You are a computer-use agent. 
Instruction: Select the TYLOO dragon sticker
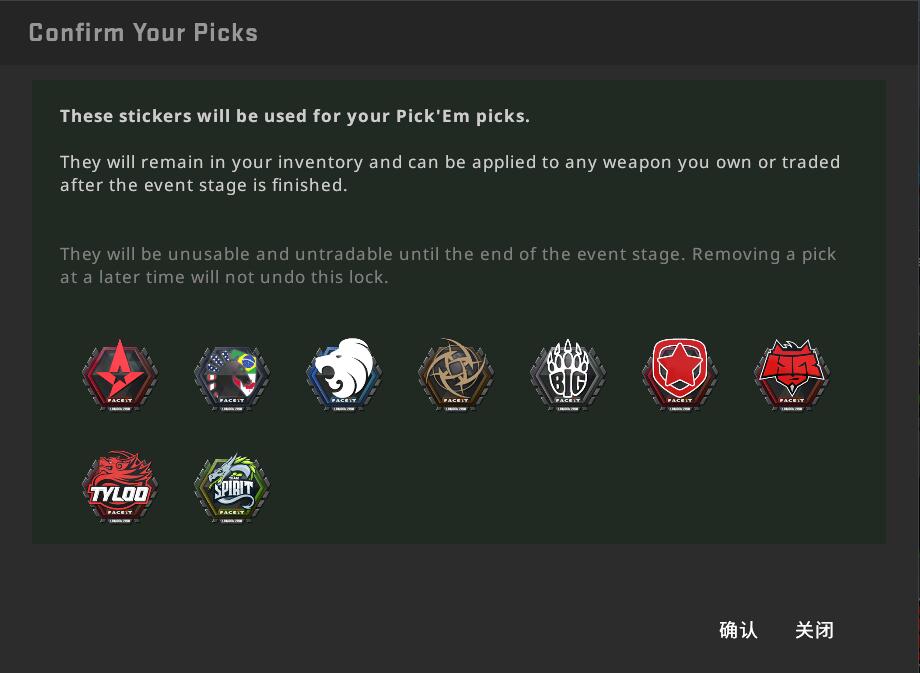(x=120, y=488)
